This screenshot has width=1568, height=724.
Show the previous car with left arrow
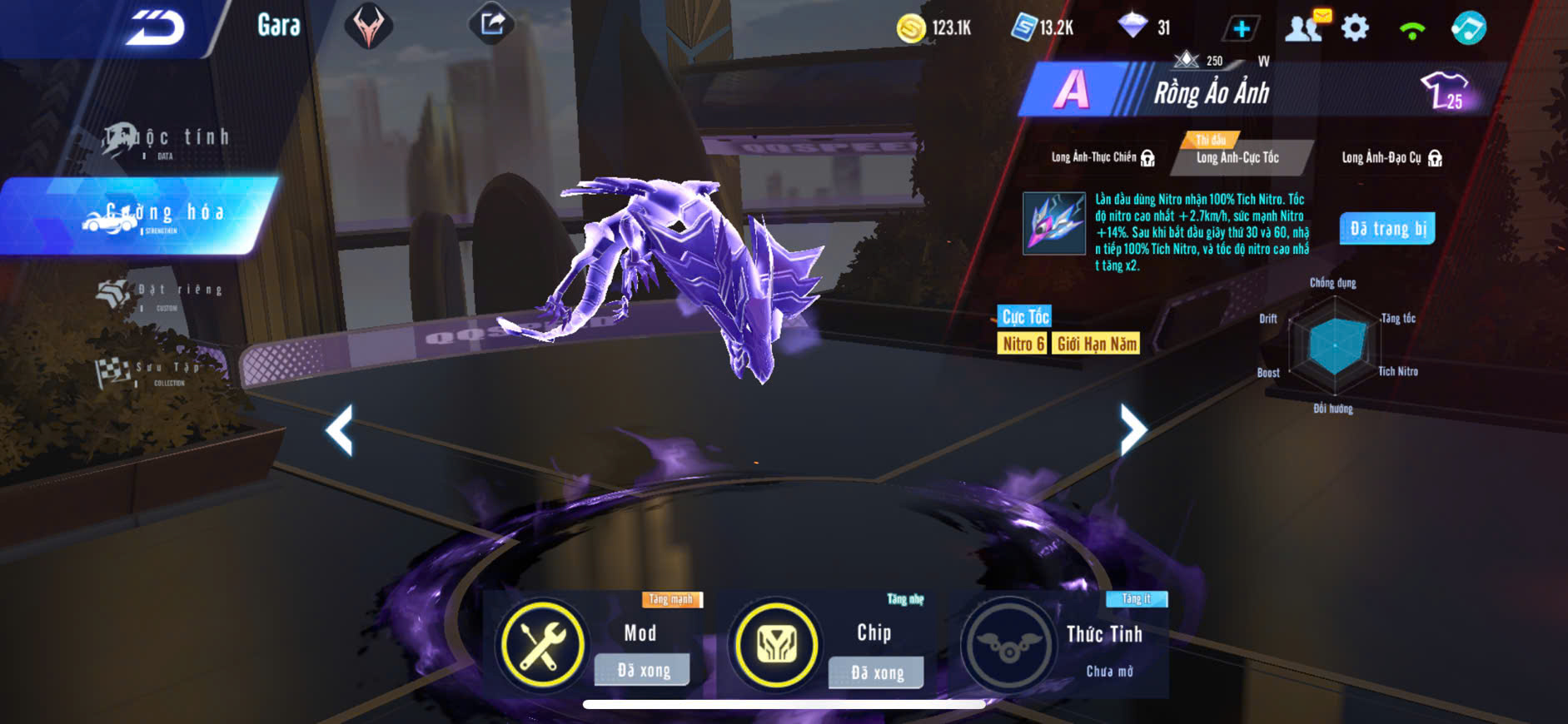(x=340, y=430)
